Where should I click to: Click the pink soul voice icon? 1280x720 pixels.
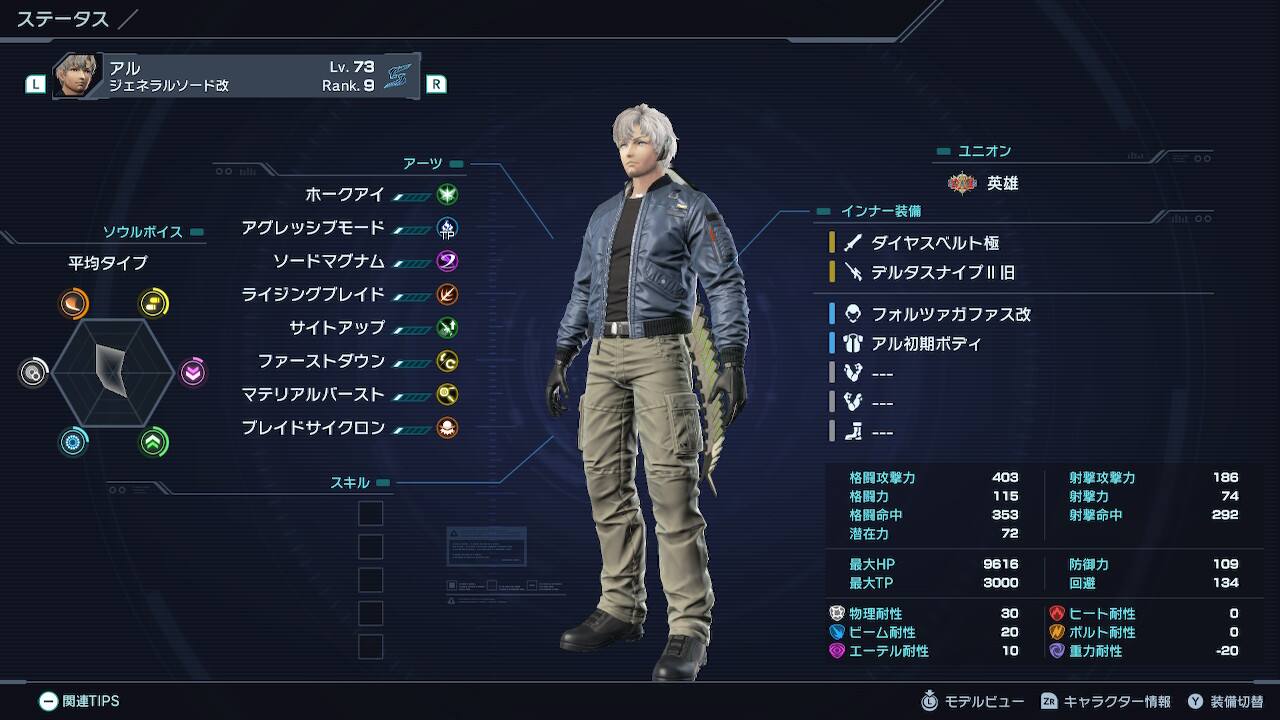193,373
